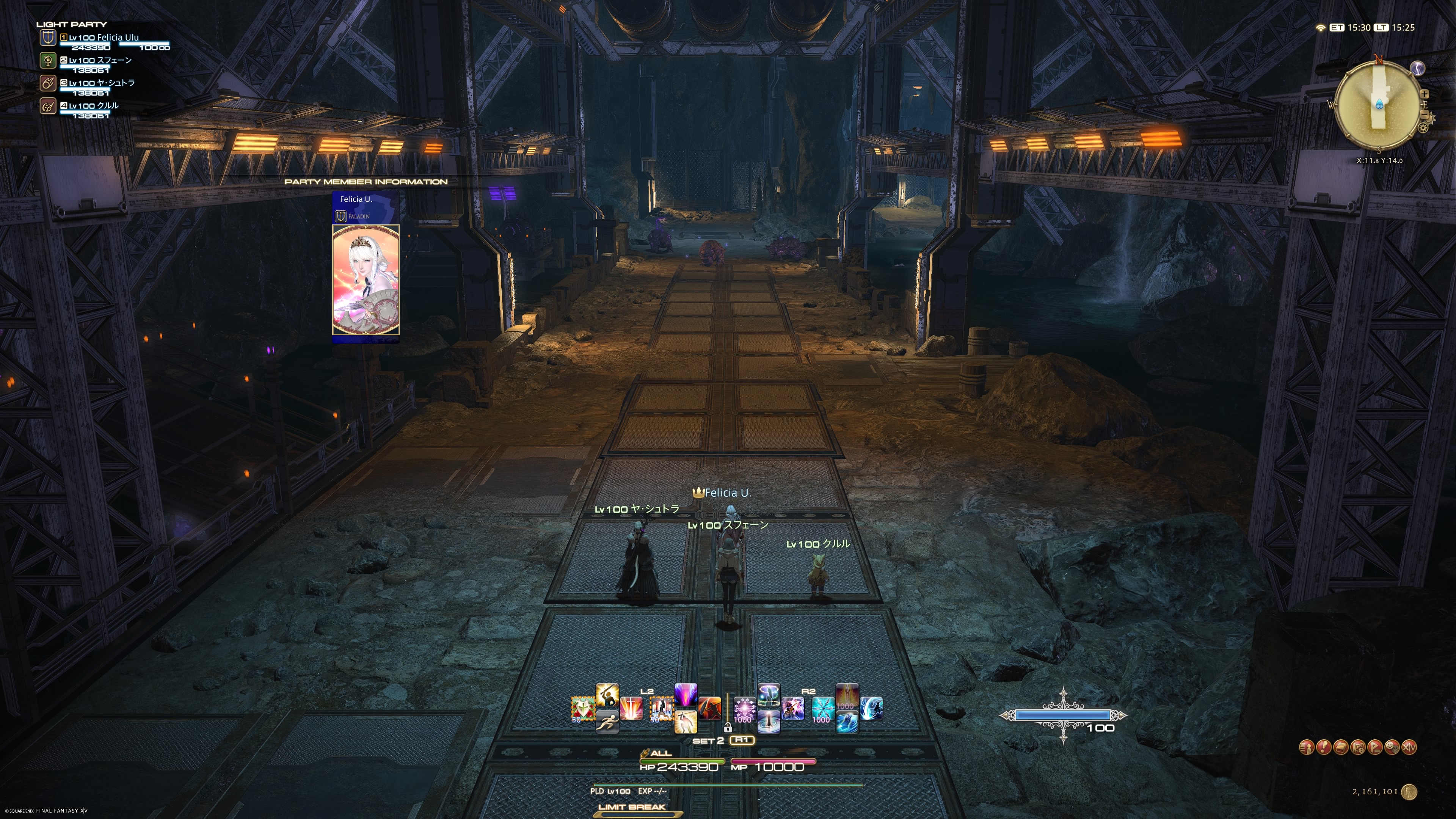This screenshot has width=1456, height=819.
Task: Open the Social smiley-faces menu icon
Action: (1392, 748)
